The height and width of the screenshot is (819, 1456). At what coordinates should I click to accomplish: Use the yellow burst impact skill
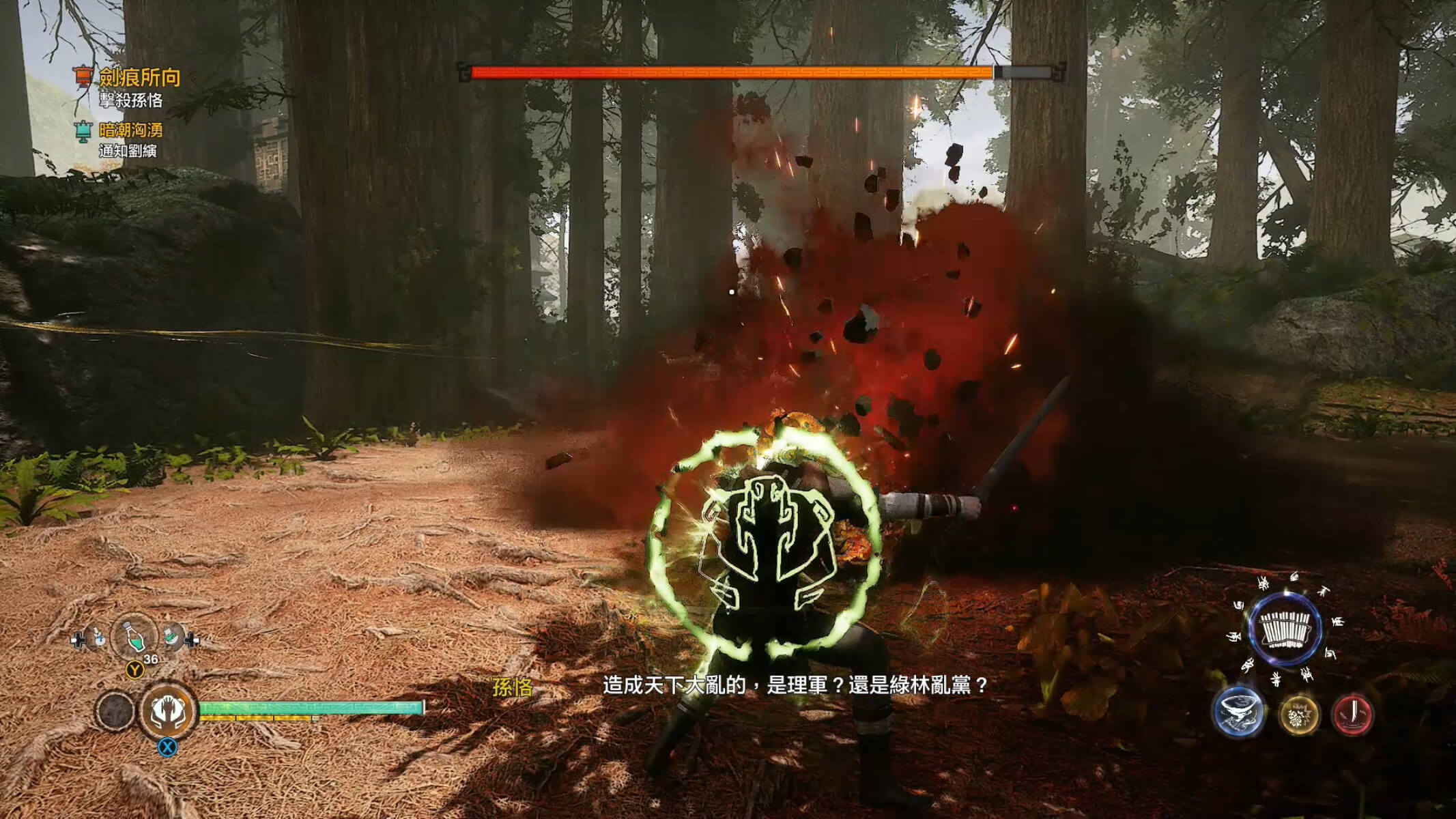point(1298,715)
